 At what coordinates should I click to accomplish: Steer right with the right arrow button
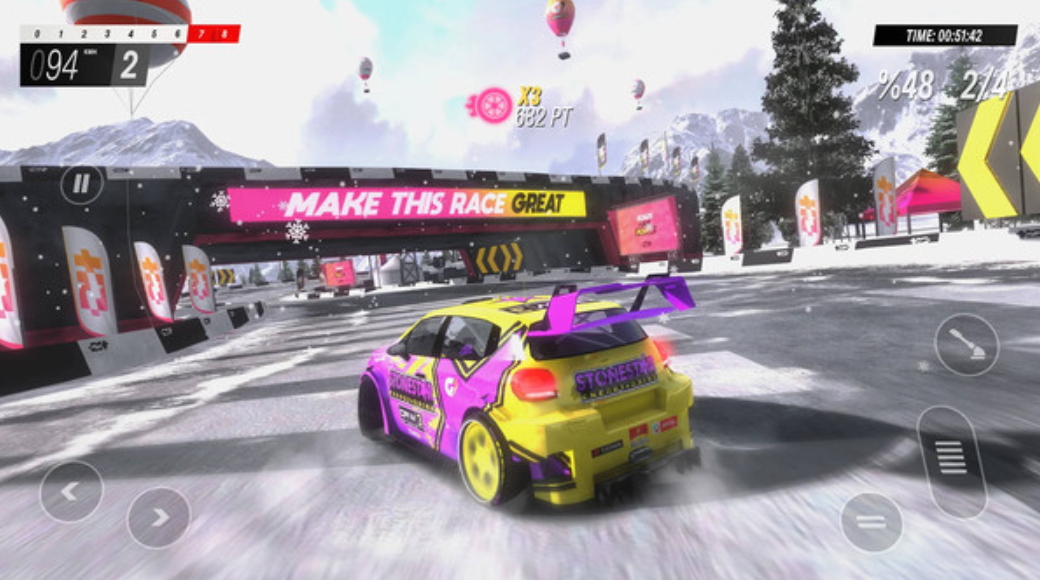tap(159, 516)
